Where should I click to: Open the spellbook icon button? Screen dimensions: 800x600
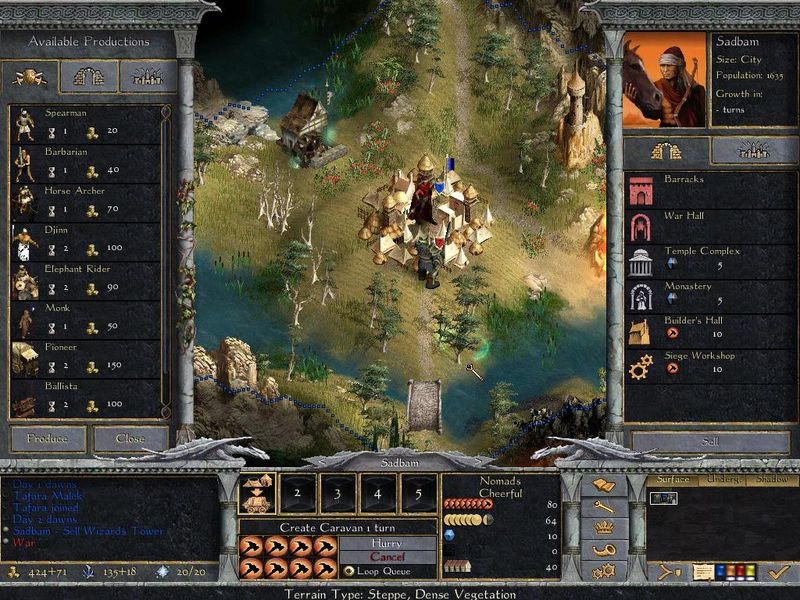pyautogui.click(x=604, y=486)
